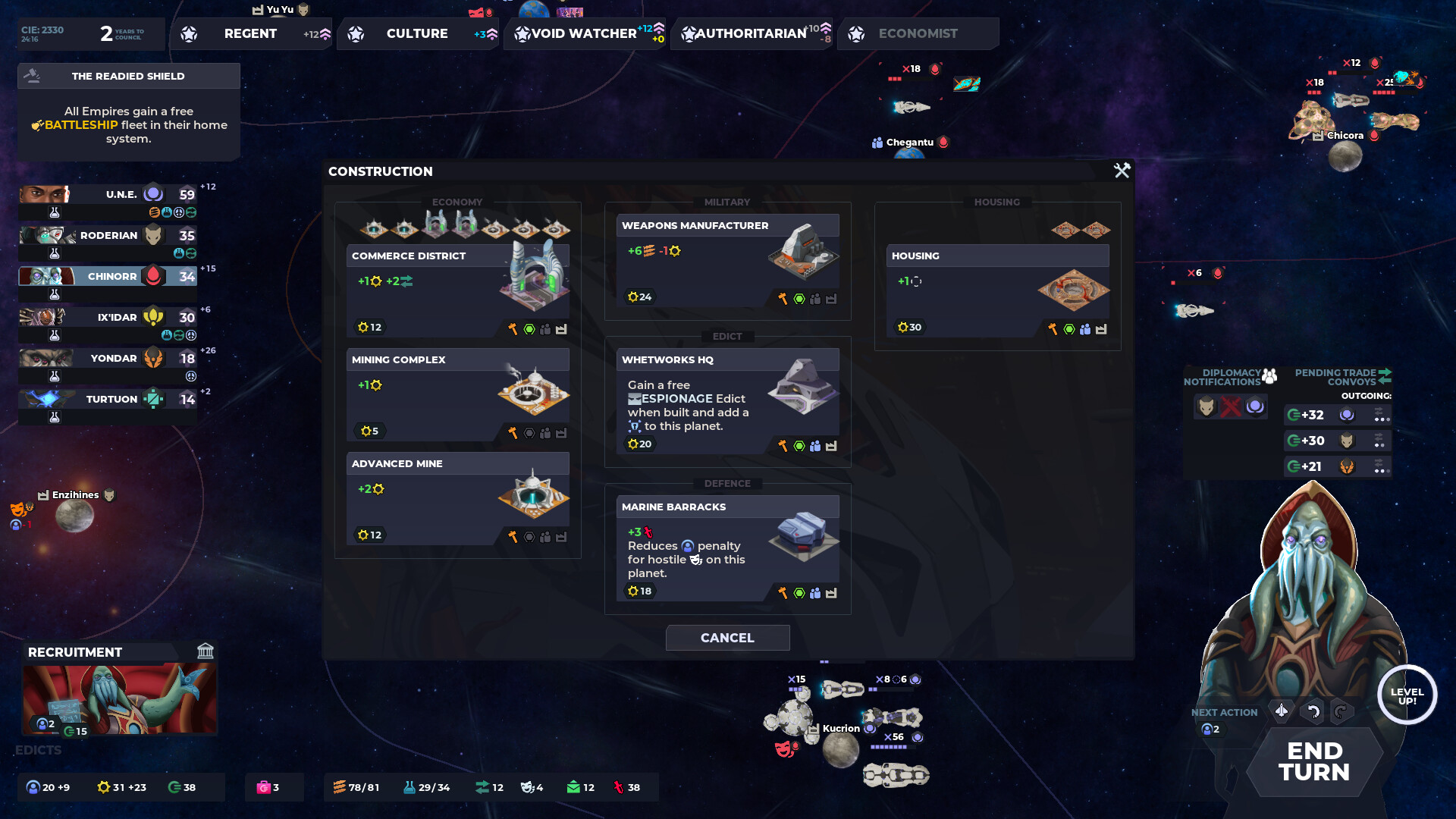1456x819 pixels.
Task: Select the ship icon next to Next Action
Action: point(1282,712)
